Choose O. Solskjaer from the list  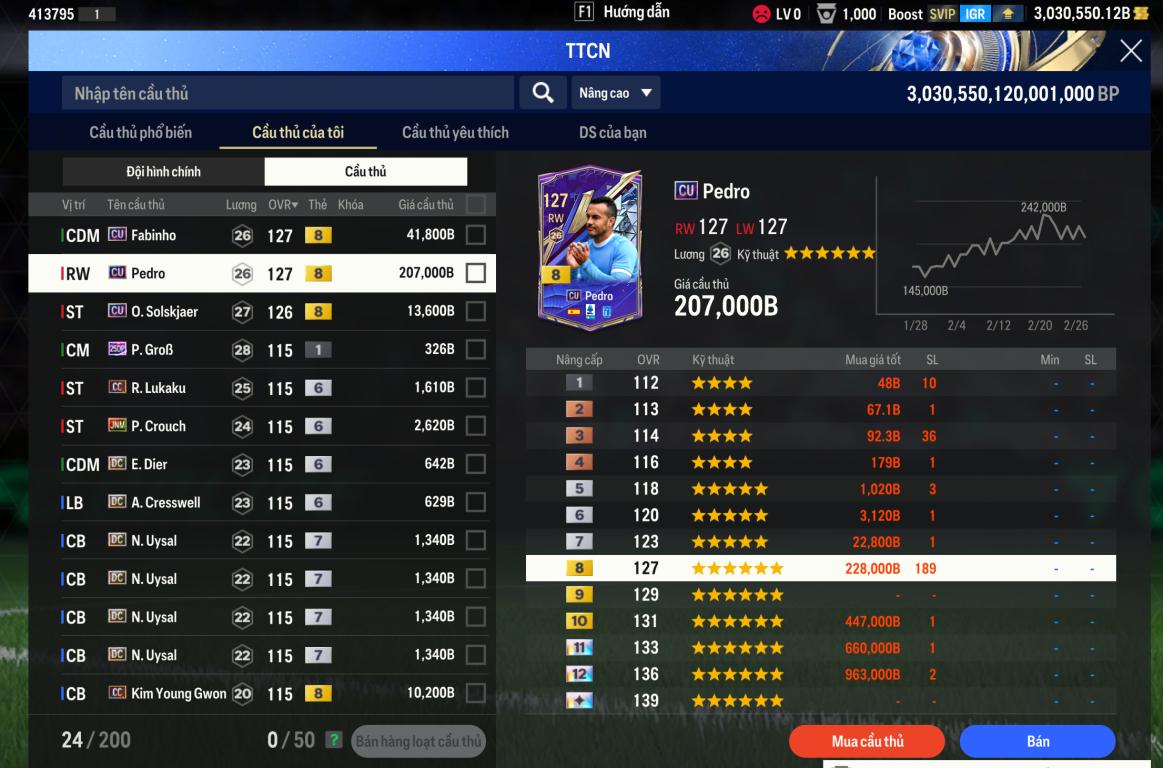tap(164, 312)
